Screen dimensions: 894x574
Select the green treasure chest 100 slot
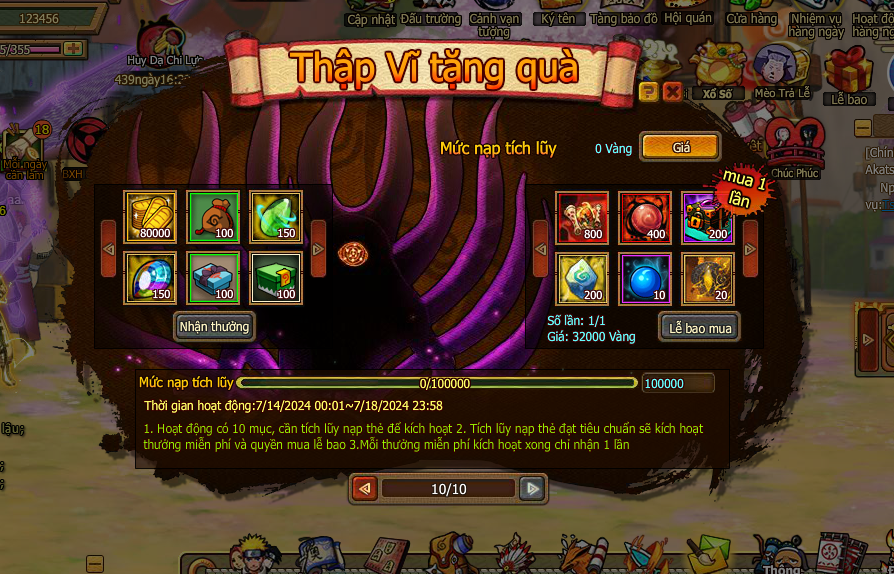276,278
